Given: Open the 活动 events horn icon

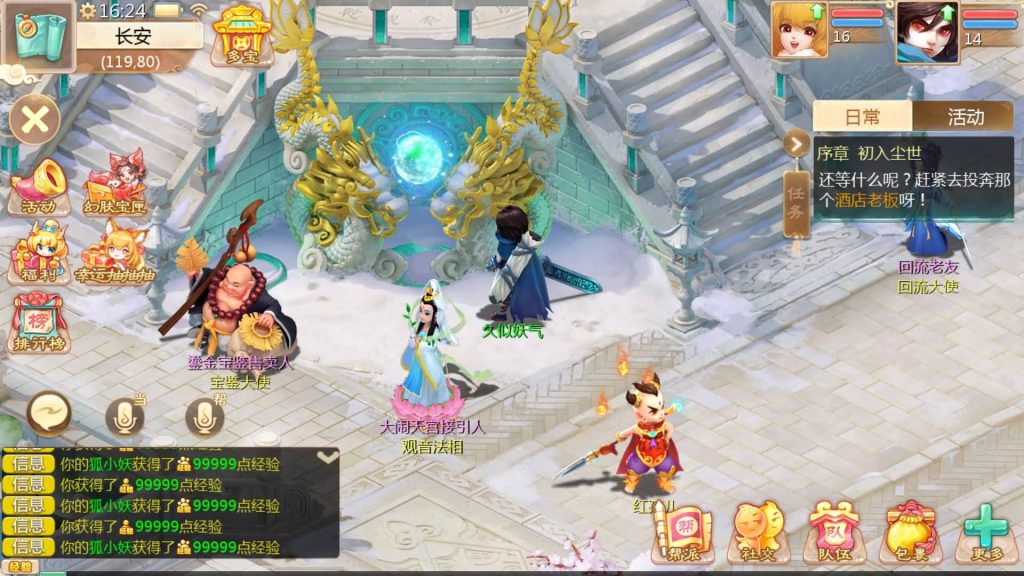Looking at the screenshot, I should coord(39,187).
